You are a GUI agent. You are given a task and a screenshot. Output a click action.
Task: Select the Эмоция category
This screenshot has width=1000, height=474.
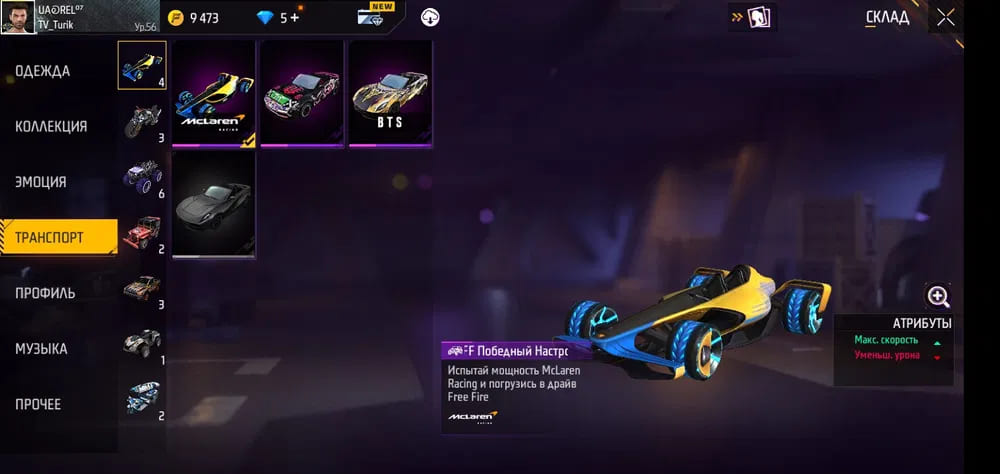(41, 182)
